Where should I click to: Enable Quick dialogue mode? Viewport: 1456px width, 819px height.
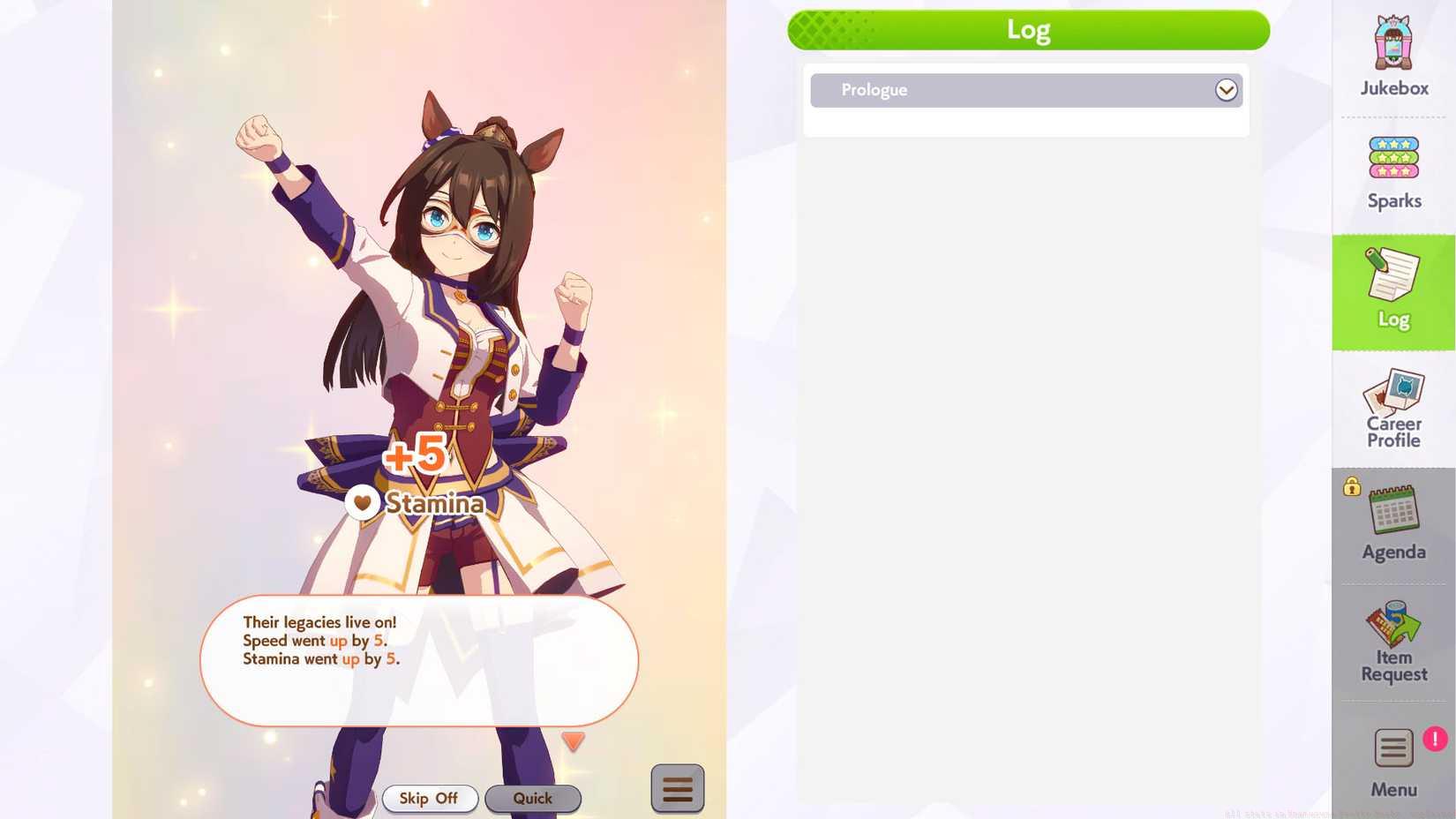[x=532, y=798]
